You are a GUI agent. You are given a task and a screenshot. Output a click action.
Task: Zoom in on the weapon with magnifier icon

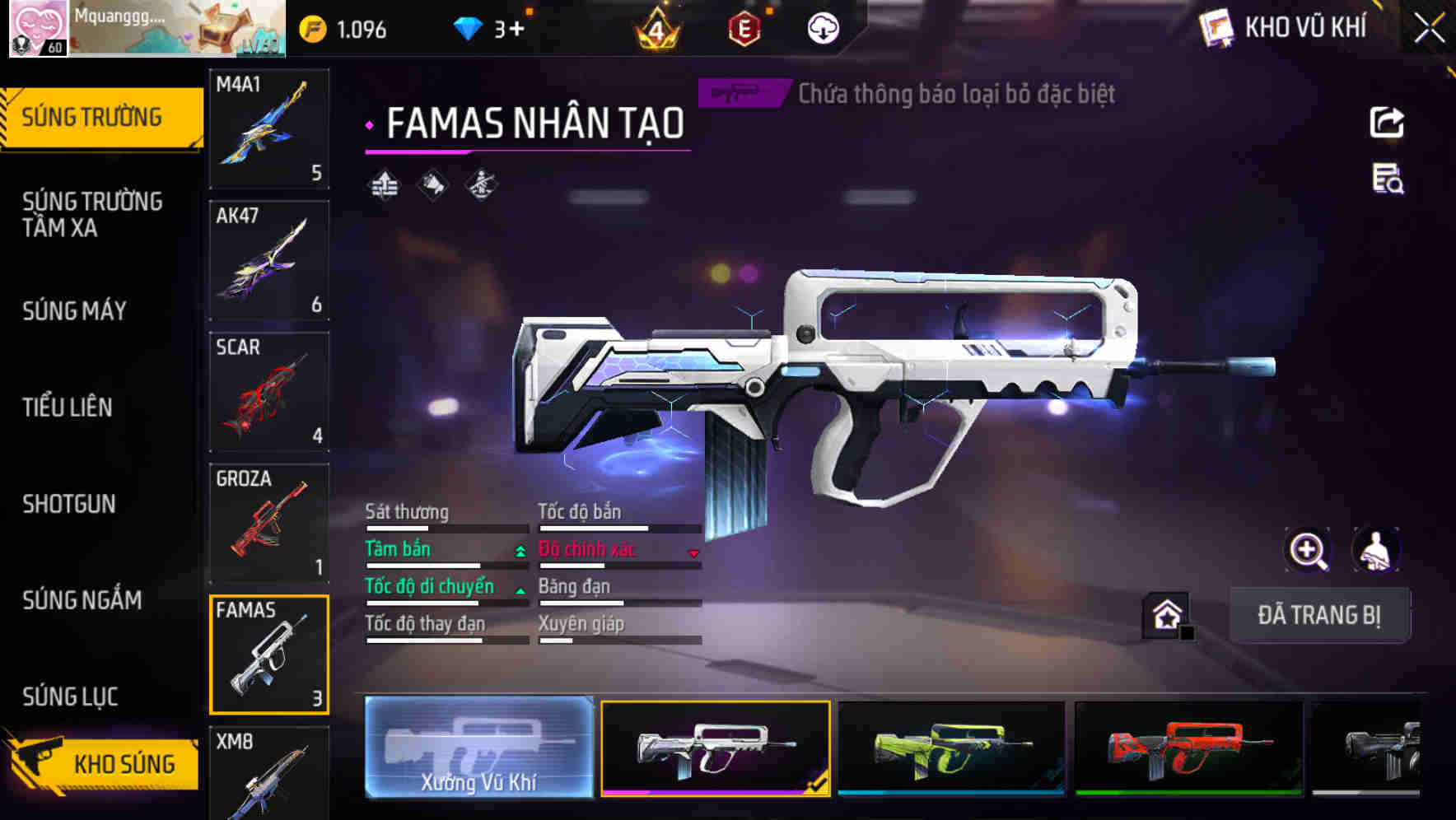click(1308, 550)
